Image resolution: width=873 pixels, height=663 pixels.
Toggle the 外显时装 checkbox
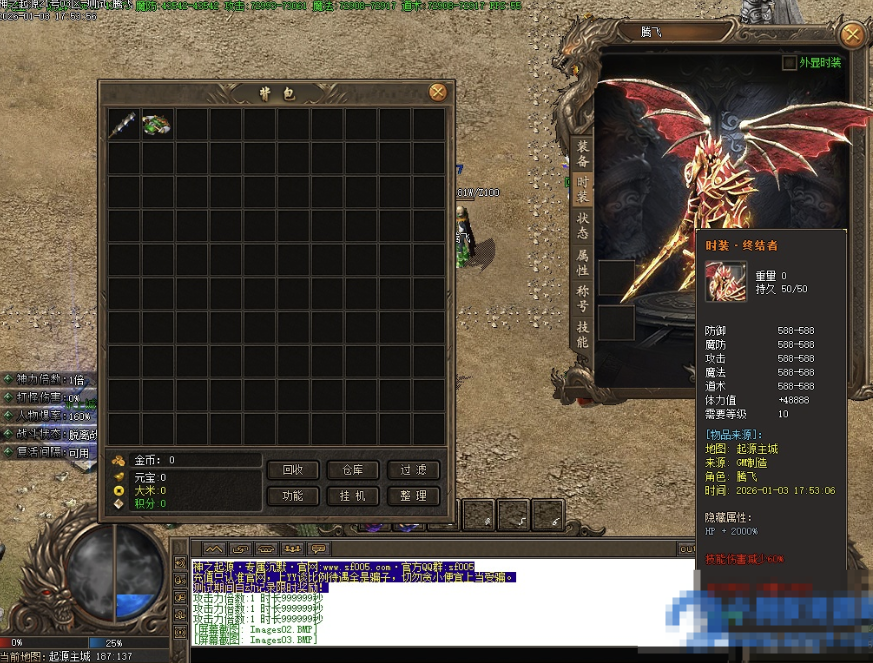click(790, 63)
